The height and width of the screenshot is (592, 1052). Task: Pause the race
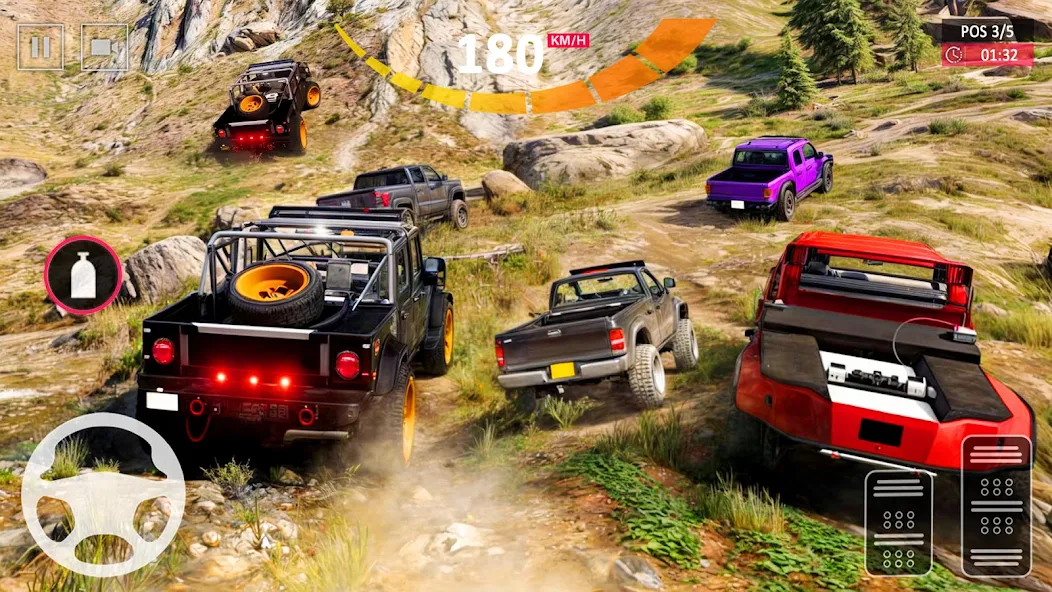click(40, 47)
